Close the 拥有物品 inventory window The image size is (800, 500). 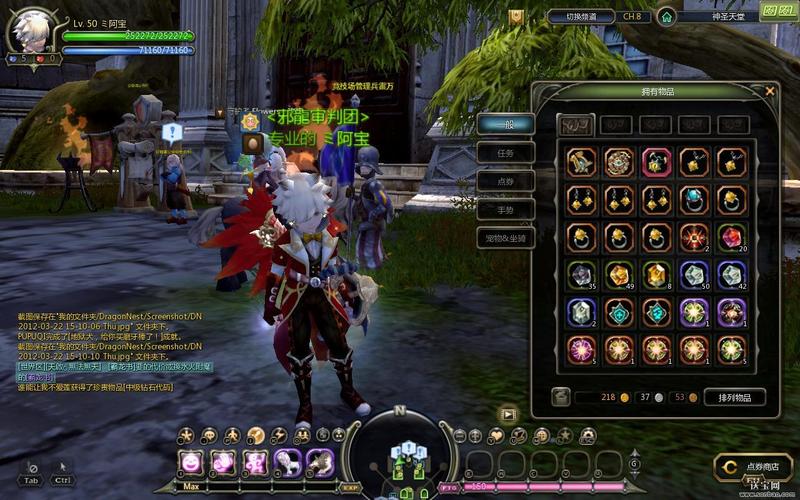click(769, 91)
